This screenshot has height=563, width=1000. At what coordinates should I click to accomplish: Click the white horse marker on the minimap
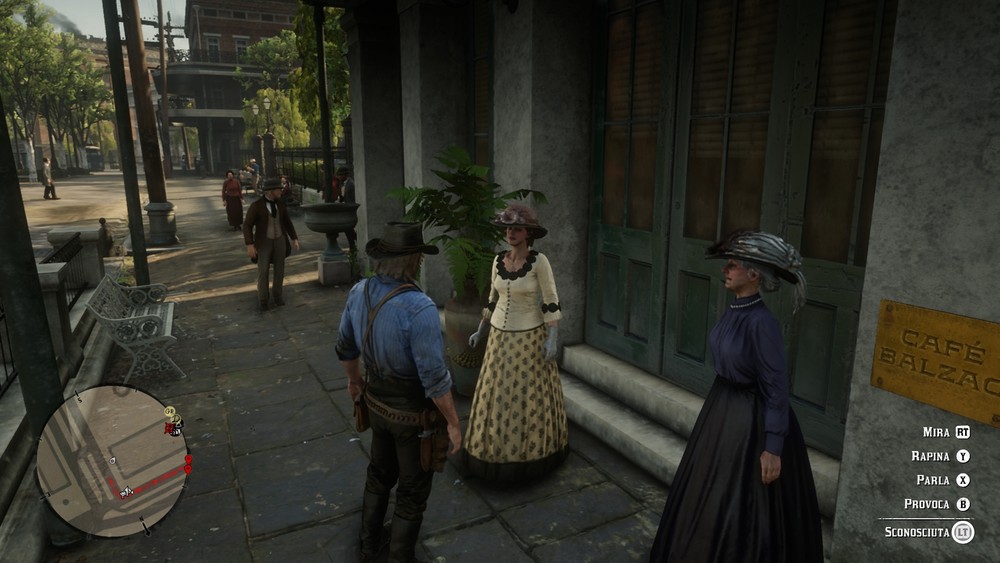coord(127,491)
